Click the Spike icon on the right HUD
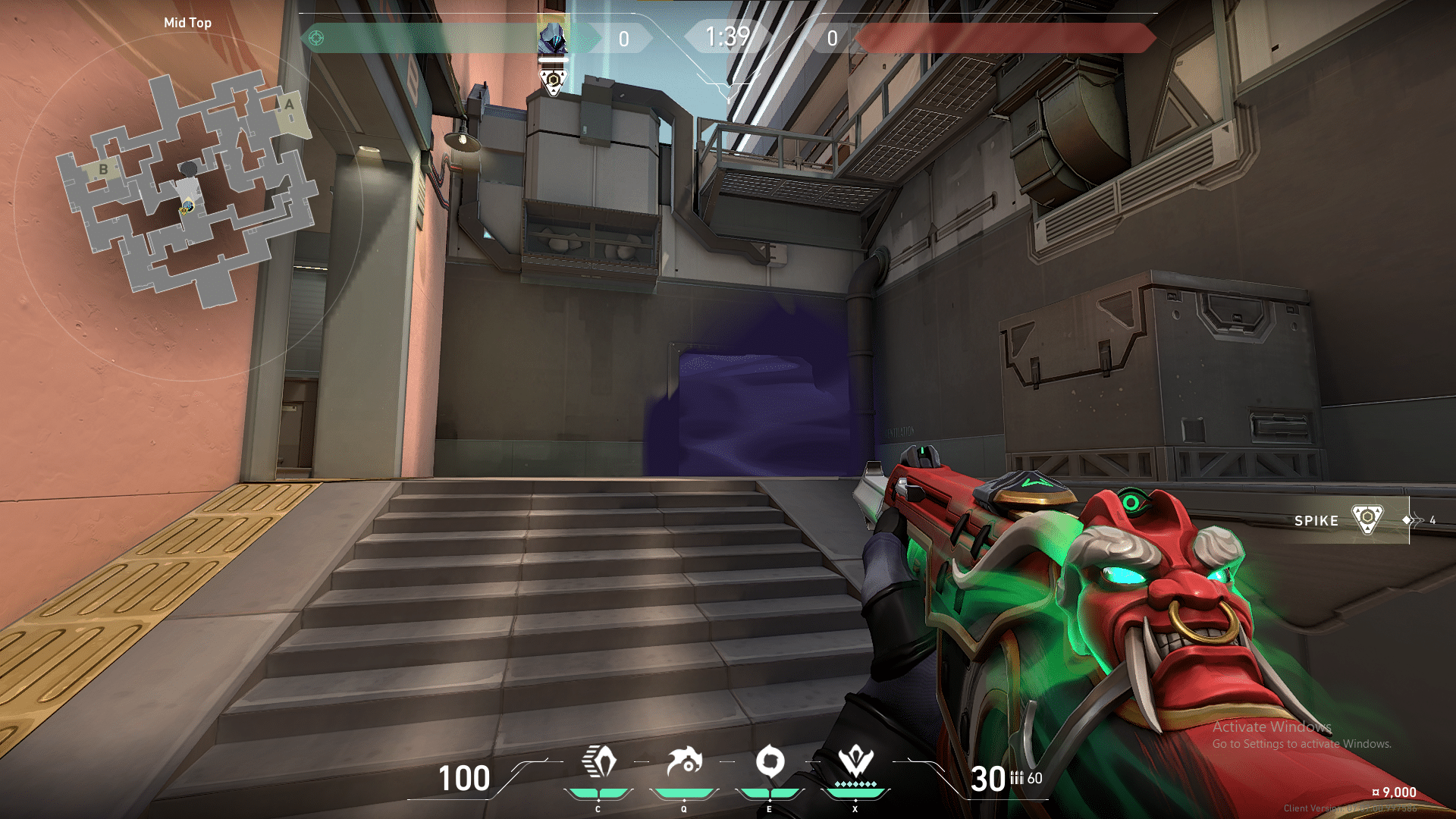The height and width of the screenshot is (819, 1456). point(1367,519)
